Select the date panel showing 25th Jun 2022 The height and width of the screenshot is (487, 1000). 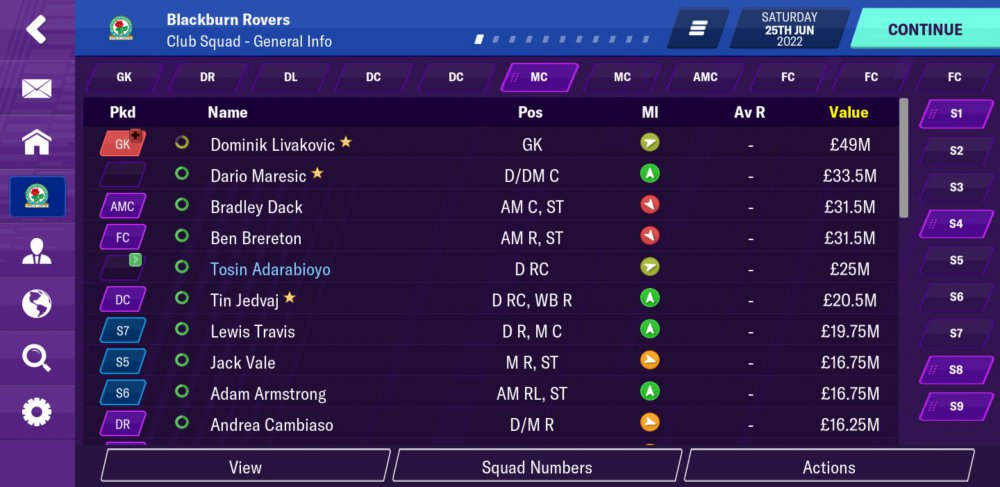(x=789, y=29)
